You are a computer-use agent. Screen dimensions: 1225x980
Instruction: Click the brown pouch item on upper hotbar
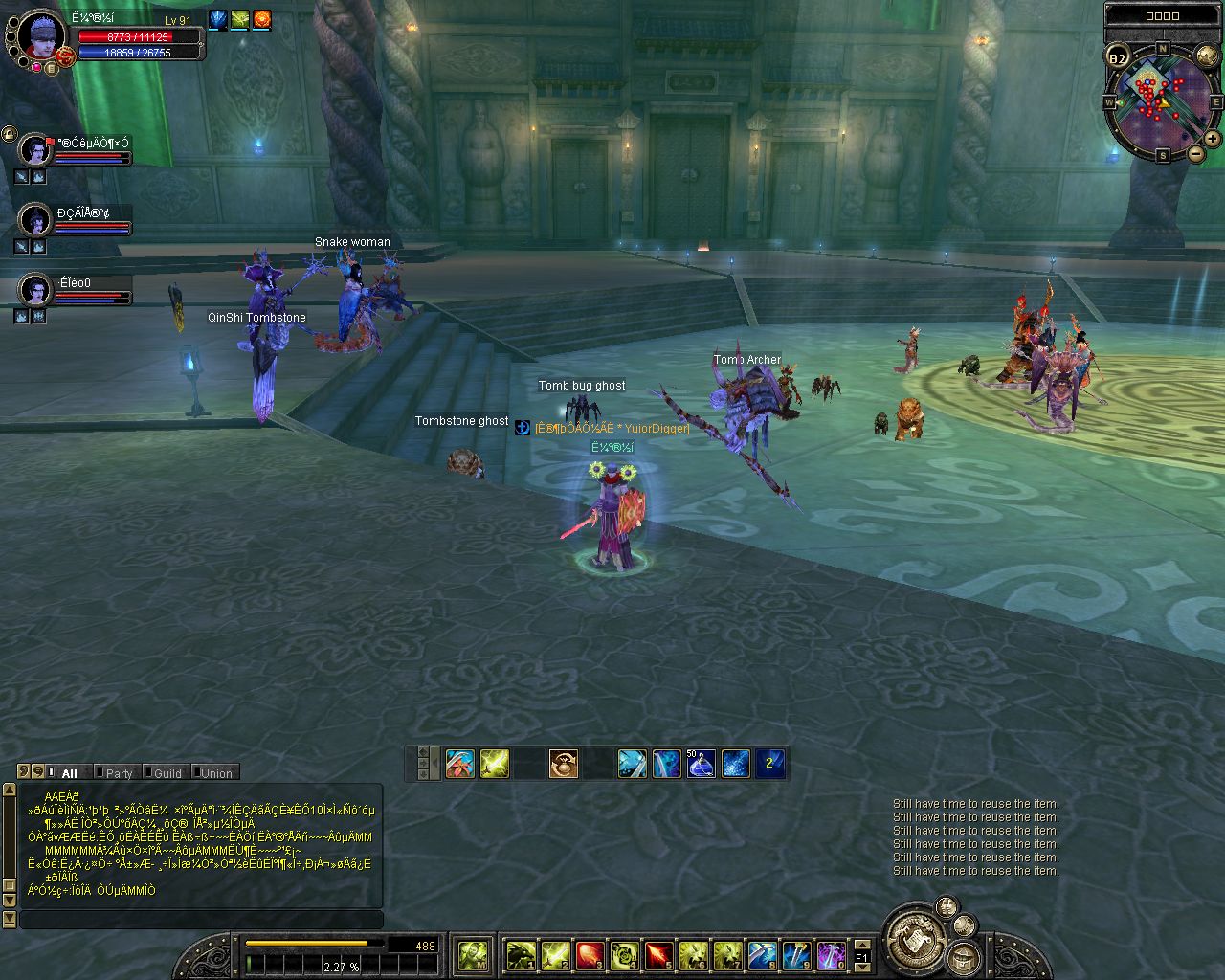pyautogui.click(x=563, y=764)
